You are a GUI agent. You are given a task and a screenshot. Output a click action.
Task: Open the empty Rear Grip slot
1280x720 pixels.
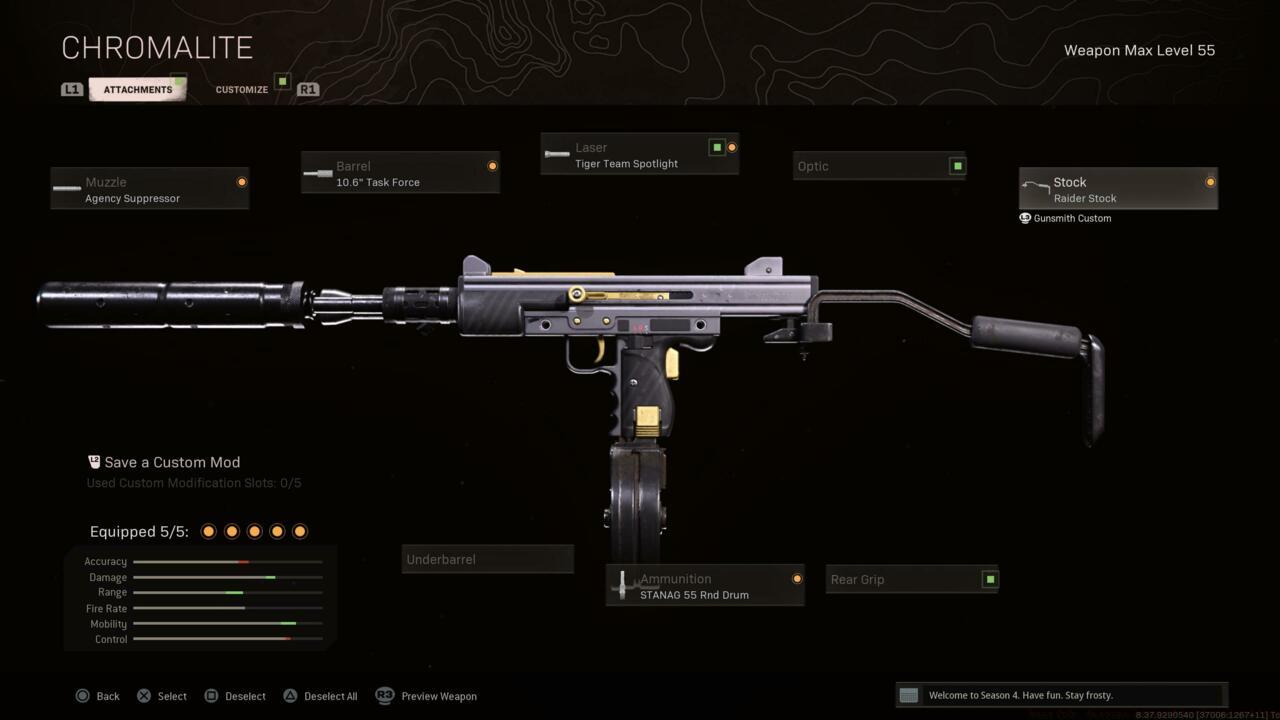click(x=912, y=580)
